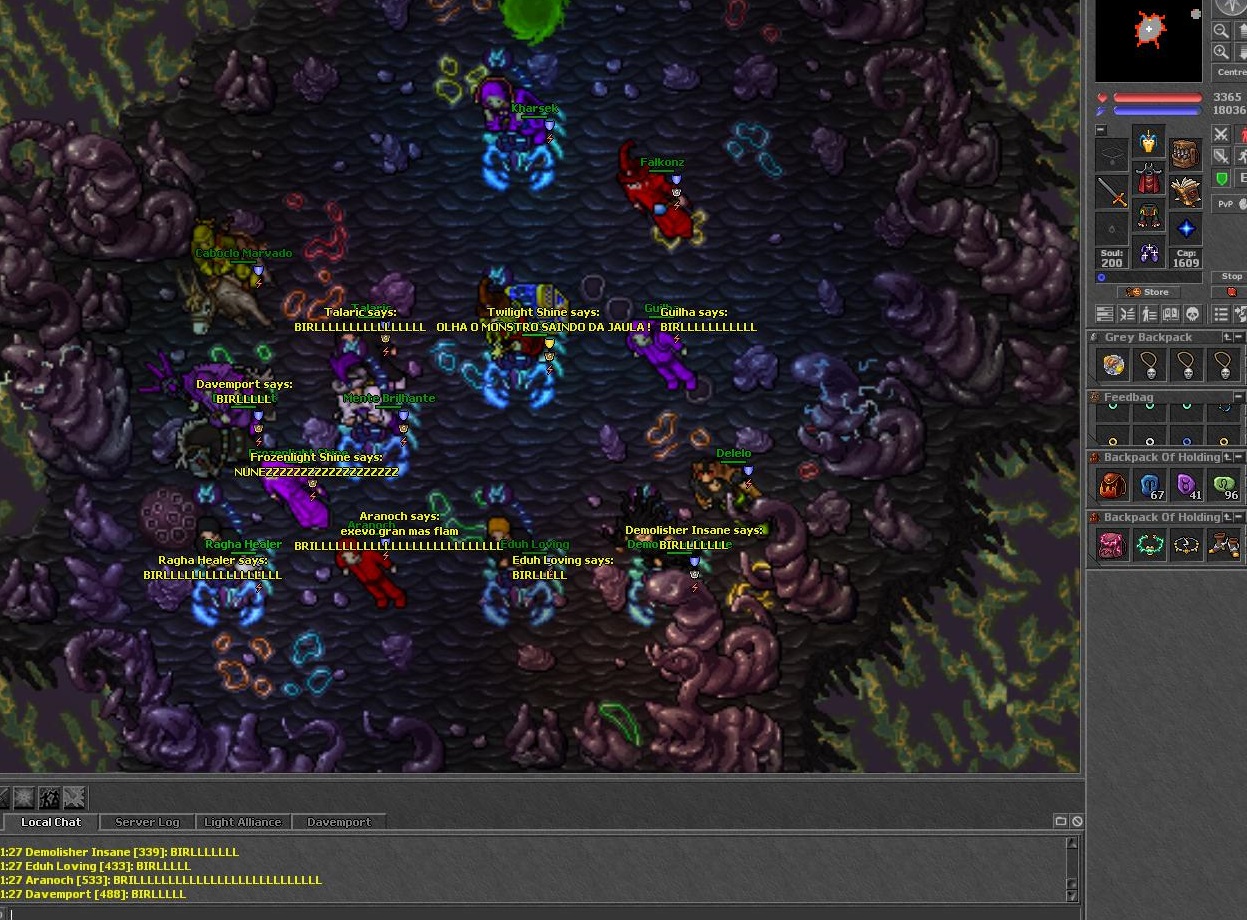
Task: Click the equipped sword weapon slot
Action: [x=1112, y=190]
